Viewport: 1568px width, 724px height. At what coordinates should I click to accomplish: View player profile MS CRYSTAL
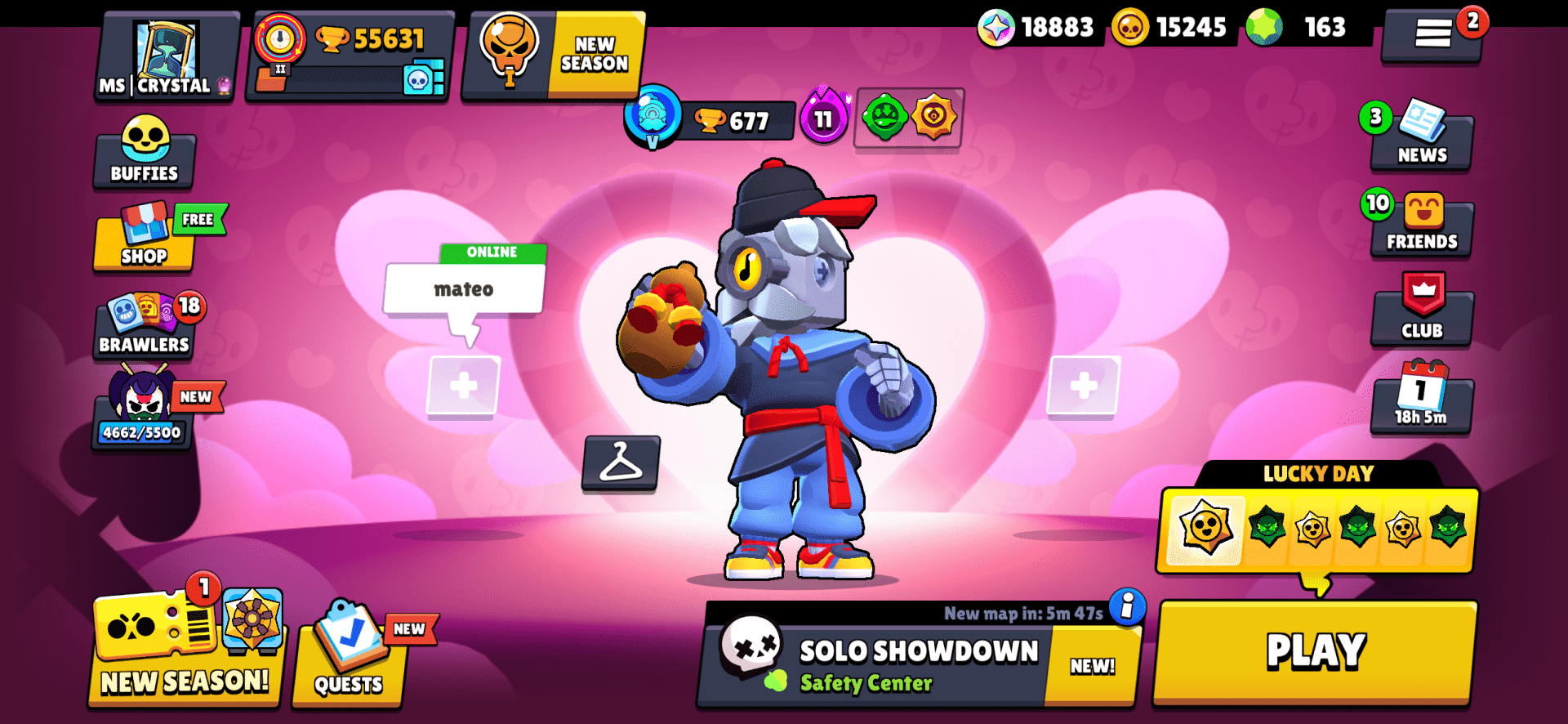click(x=163, y=57)
